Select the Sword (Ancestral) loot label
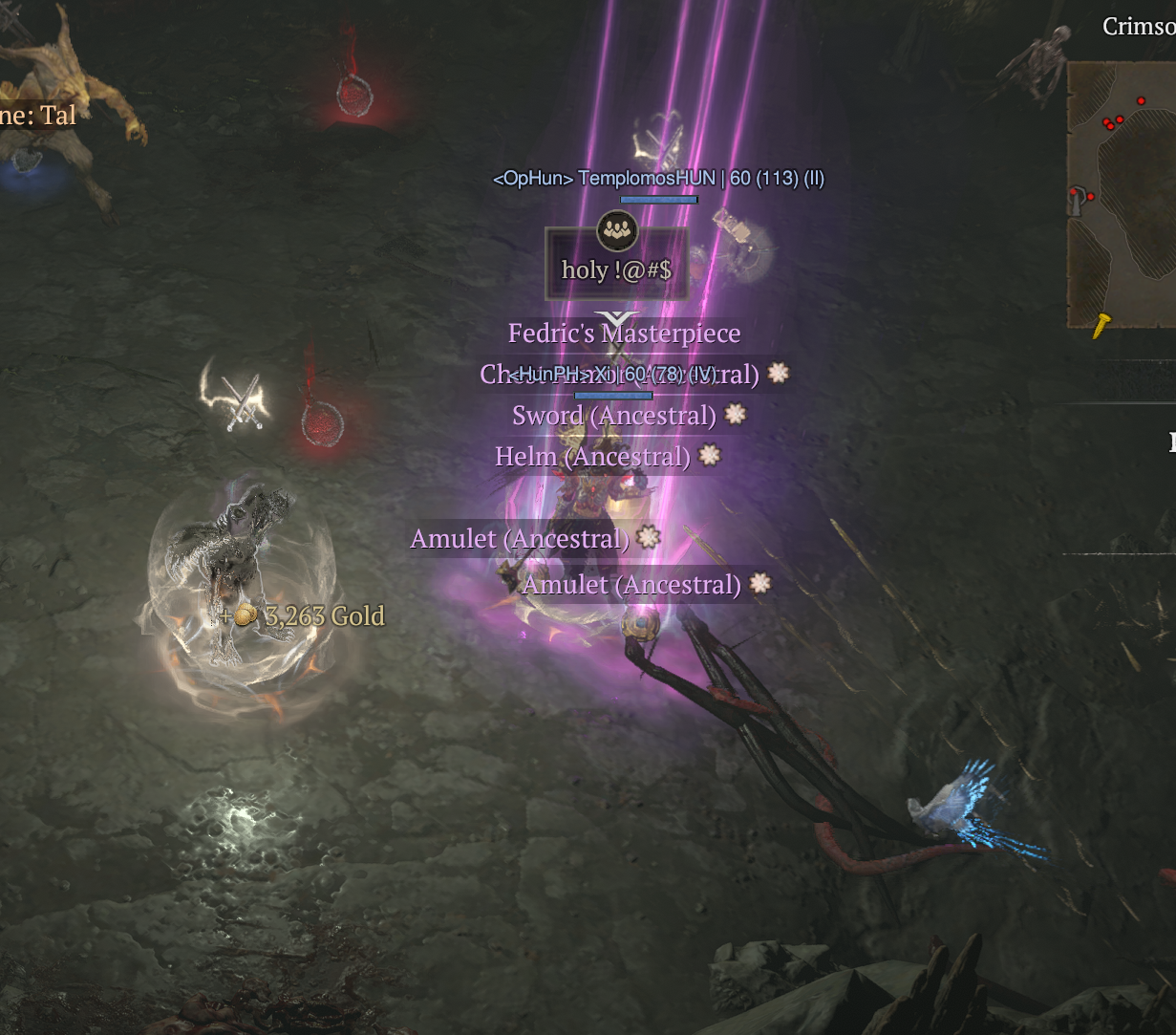This screenshot has height=1035, width=1176. coord(613,416)
